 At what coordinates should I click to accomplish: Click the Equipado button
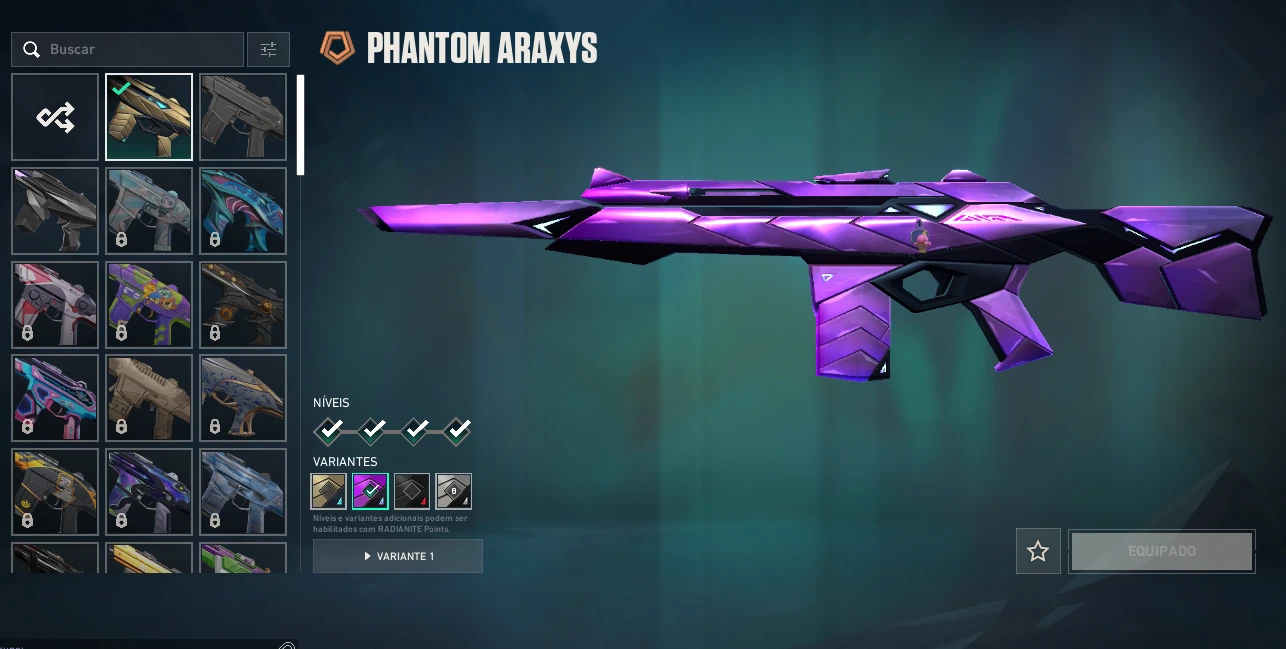(1161, 551)
